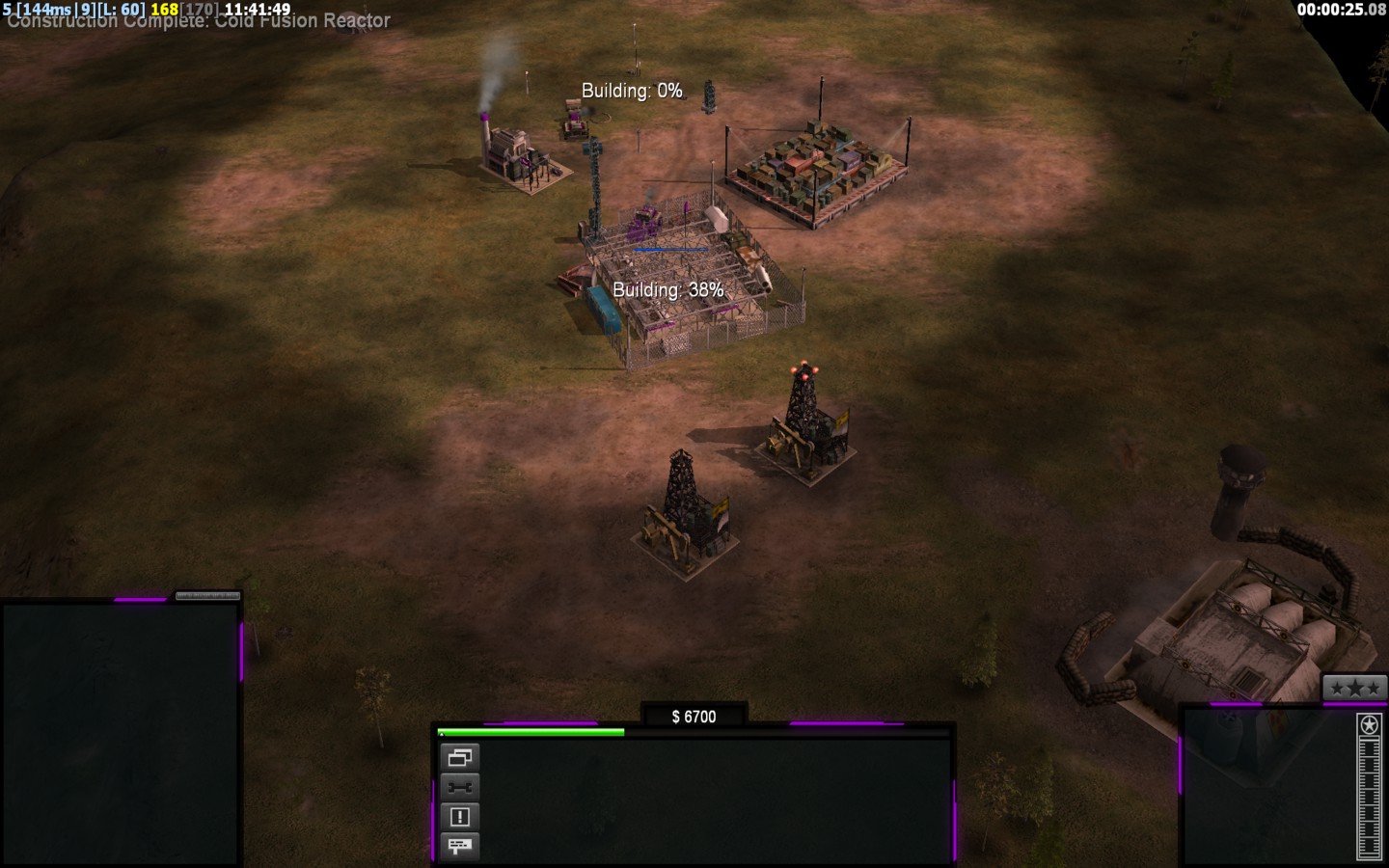
Task: Click the overlapping windows icon button
Action: [459, 758]
